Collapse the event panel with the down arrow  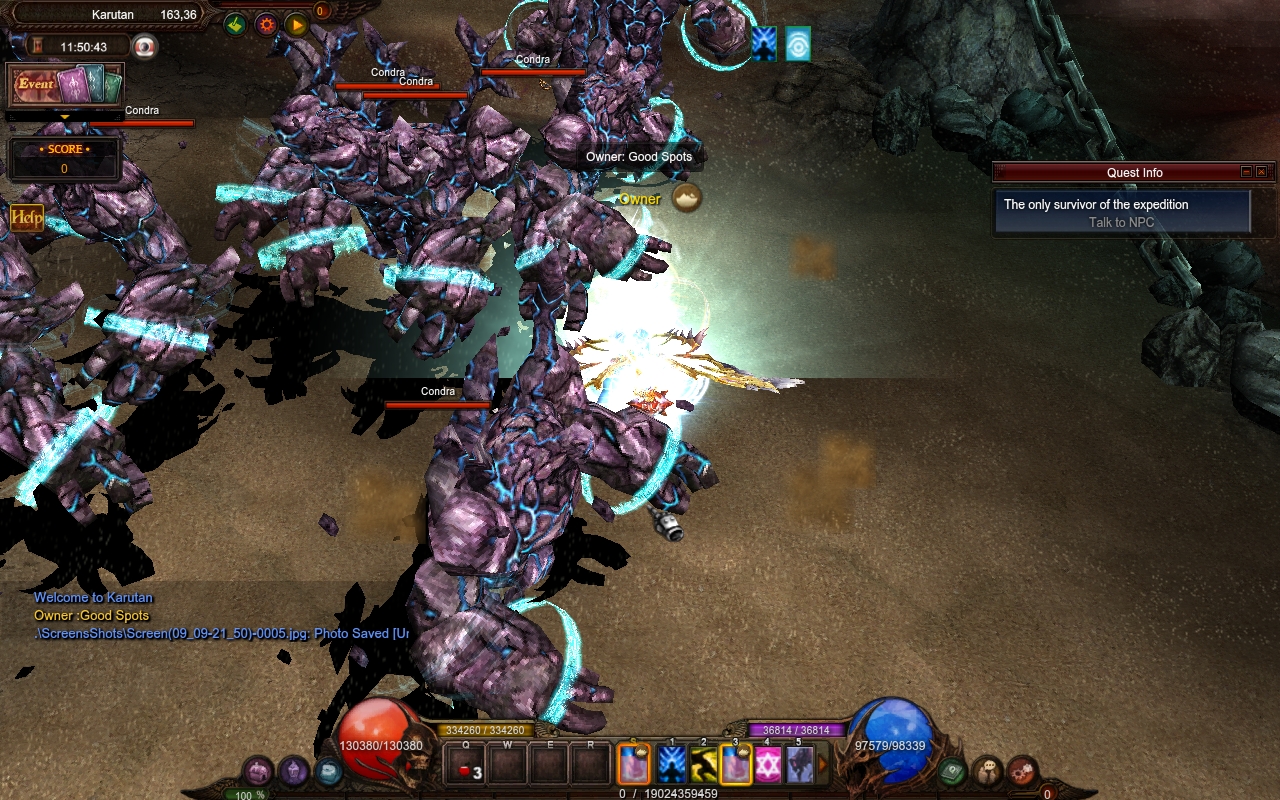65,117
